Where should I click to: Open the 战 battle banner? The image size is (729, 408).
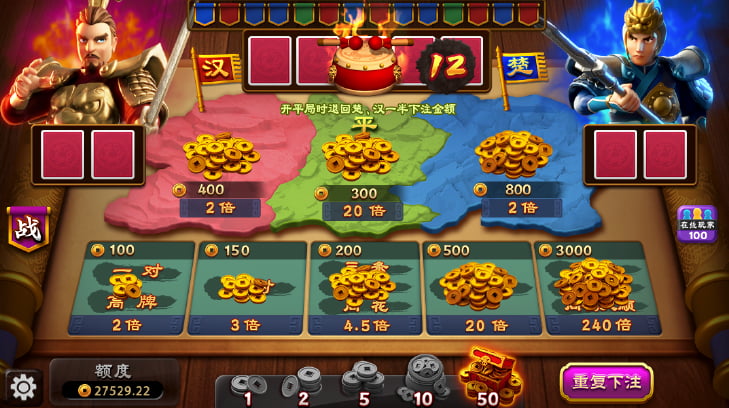[27, 230]
